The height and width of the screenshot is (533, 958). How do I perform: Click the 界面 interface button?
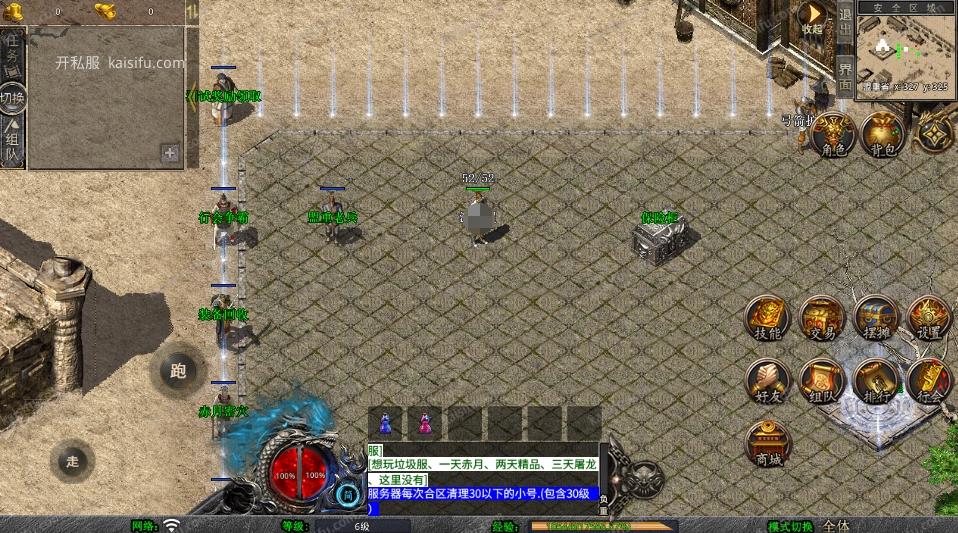(x=845, y=76)
